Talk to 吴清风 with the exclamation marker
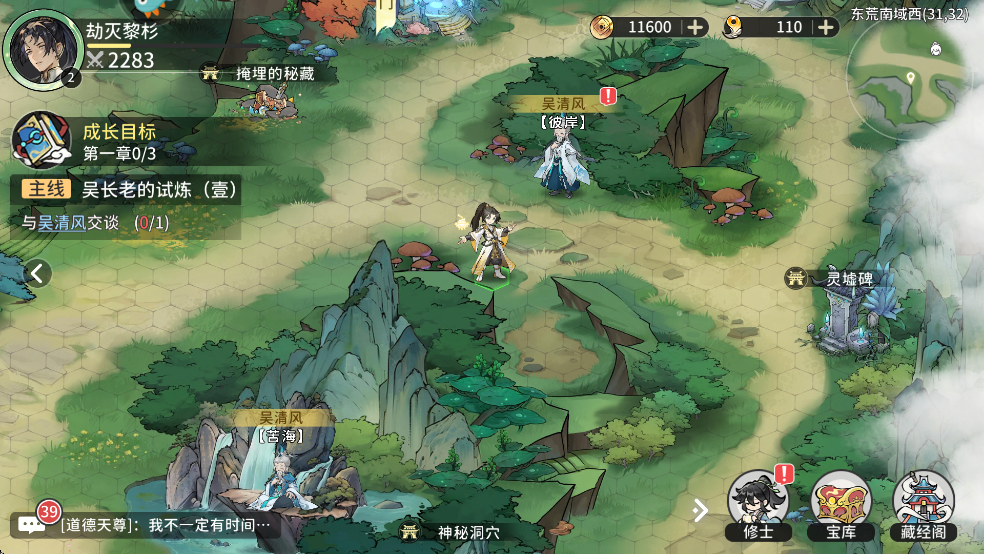Viewport: 984px width, 554px height. (563, 160)
